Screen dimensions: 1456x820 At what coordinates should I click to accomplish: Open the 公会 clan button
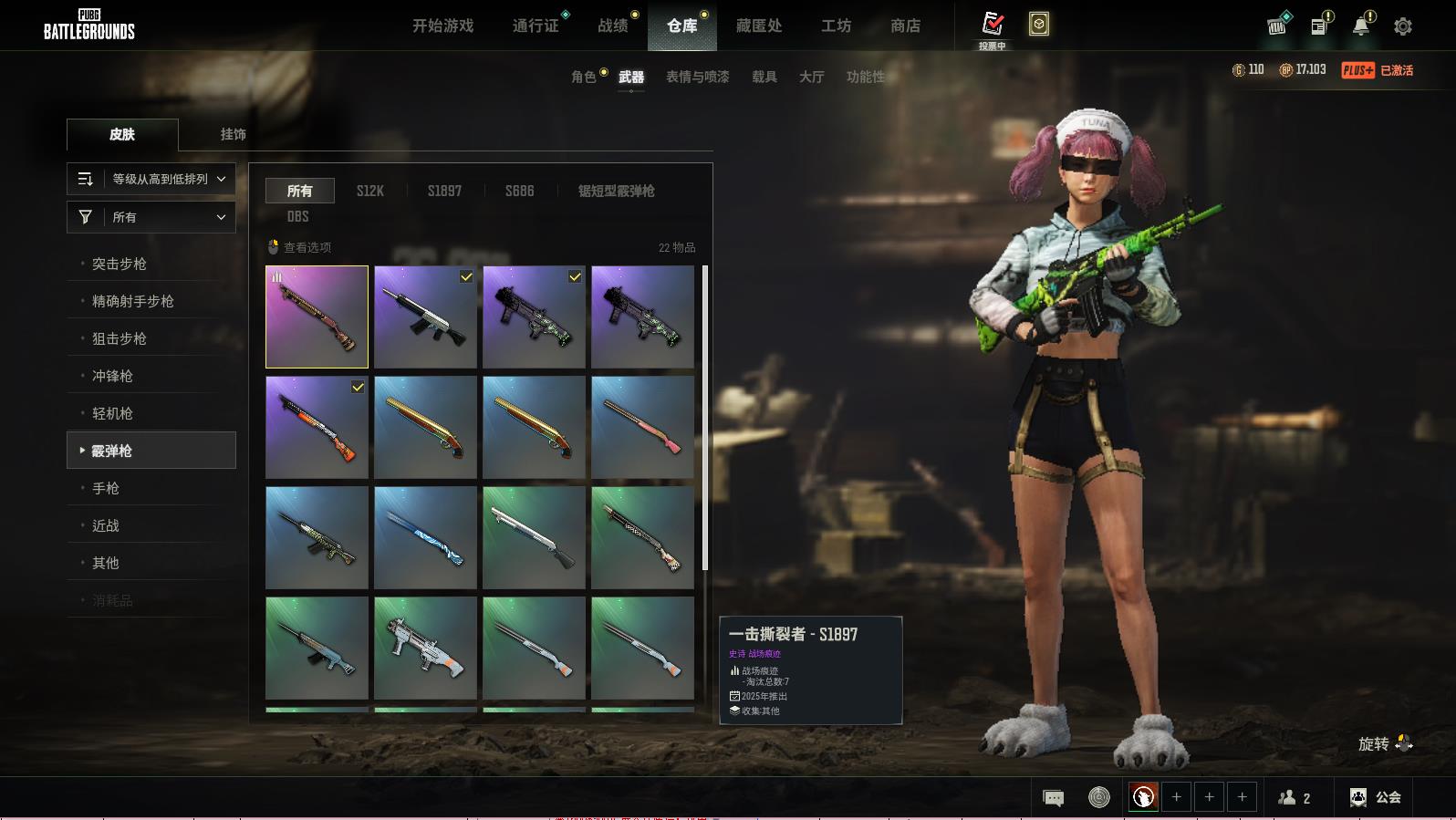pos(1376,798)
